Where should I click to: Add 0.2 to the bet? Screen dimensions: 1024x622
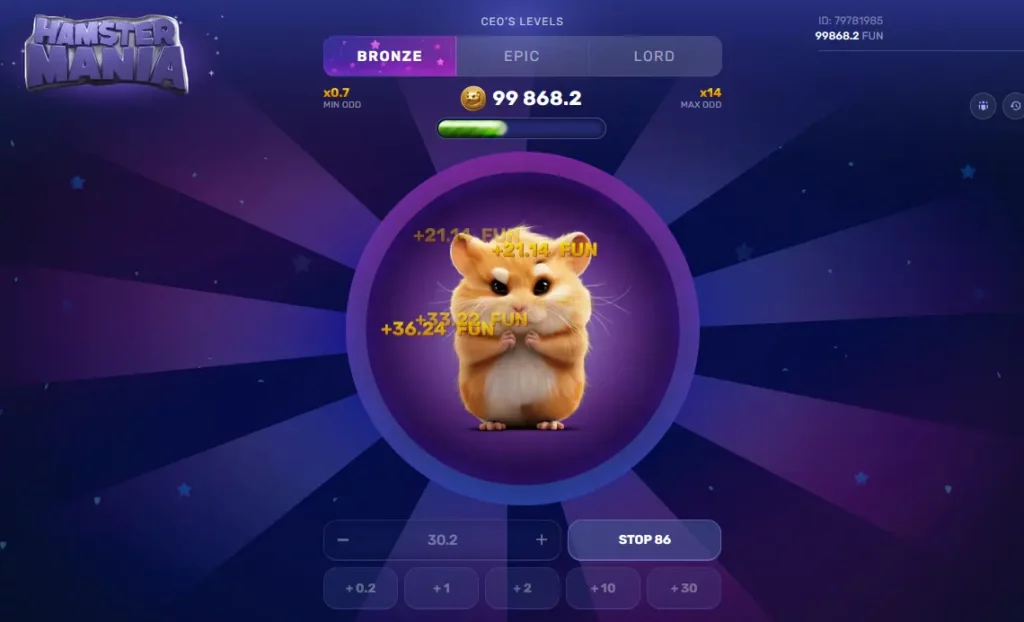pos(360,588)
